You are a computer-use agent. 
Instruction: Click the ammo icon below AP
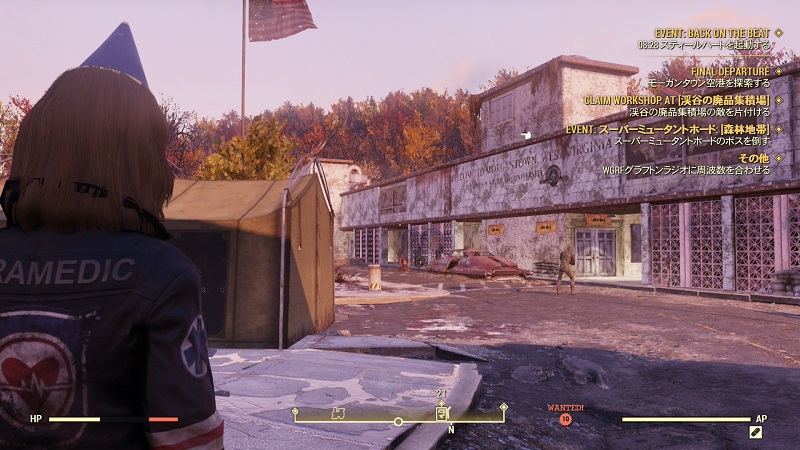pos(757,432)
